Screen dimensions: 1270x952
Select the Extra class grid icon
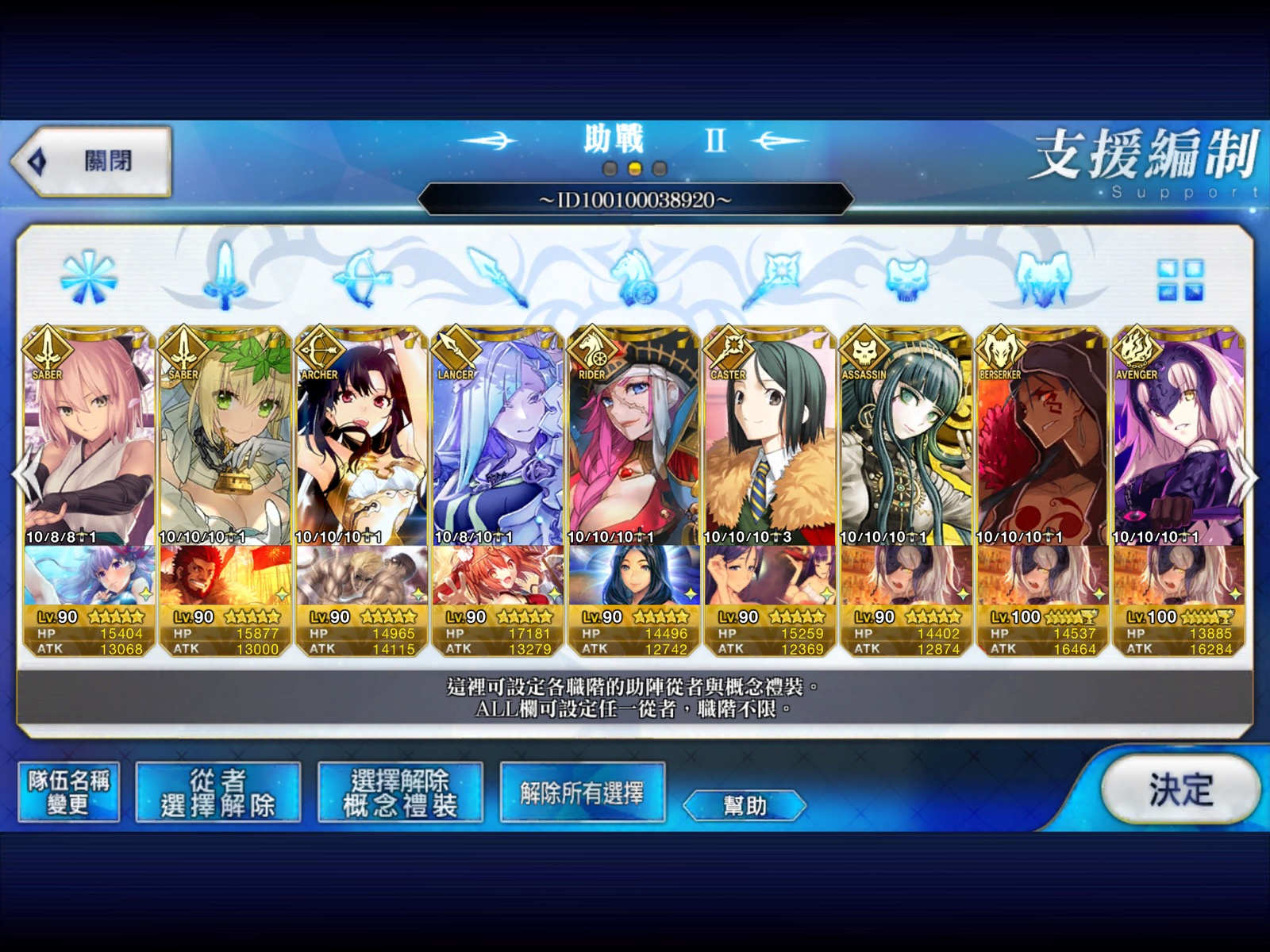(x=1180, y=279)
